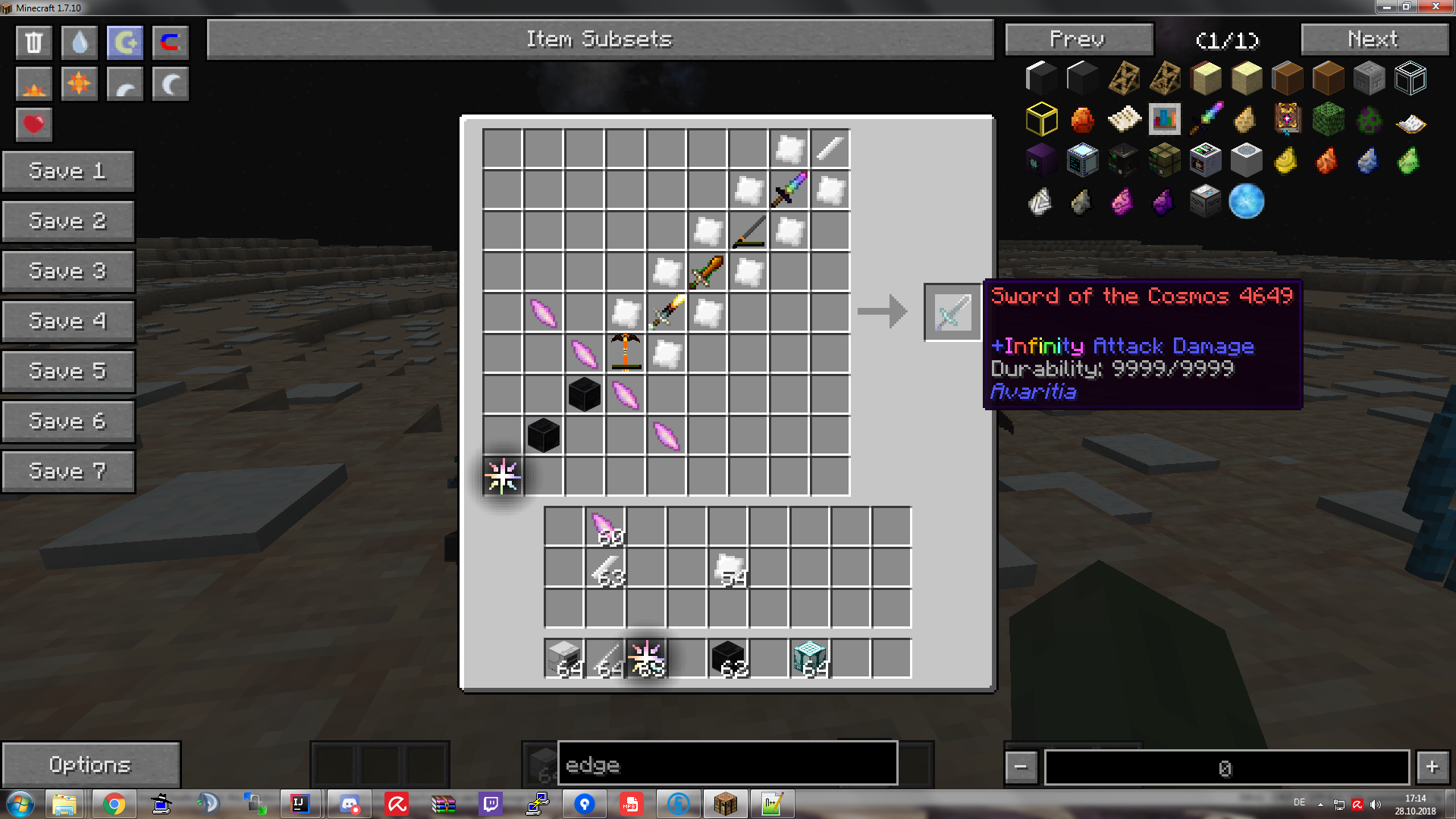The image size is (1456, 819).
Task: Increase the item quantity with the plus button
Action: pyautogui.click(x=1432, y=767)
